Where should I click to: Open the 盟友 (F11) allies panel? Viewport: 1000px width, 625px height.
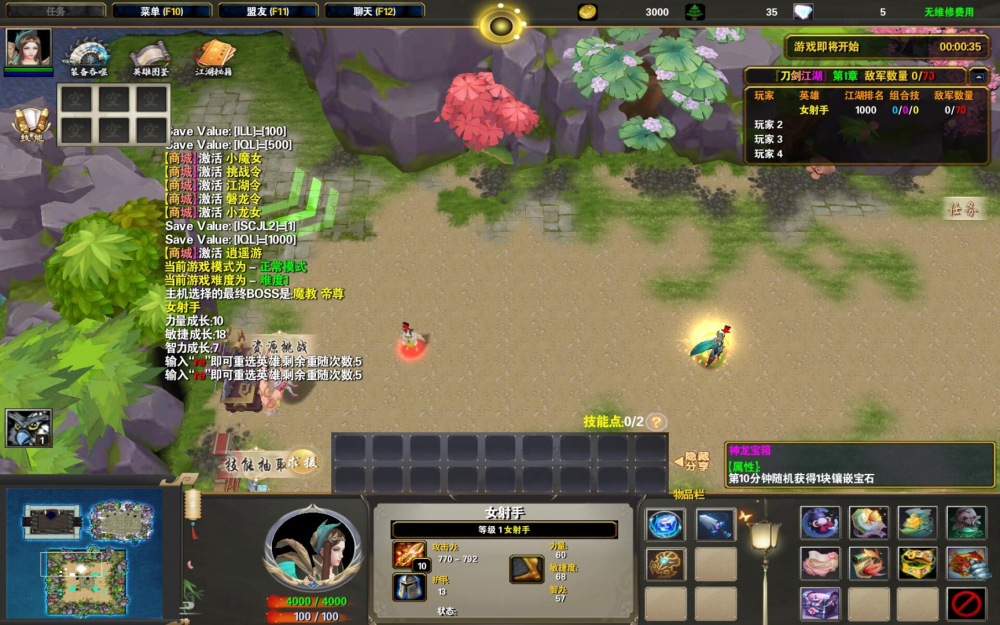(268, 11)
